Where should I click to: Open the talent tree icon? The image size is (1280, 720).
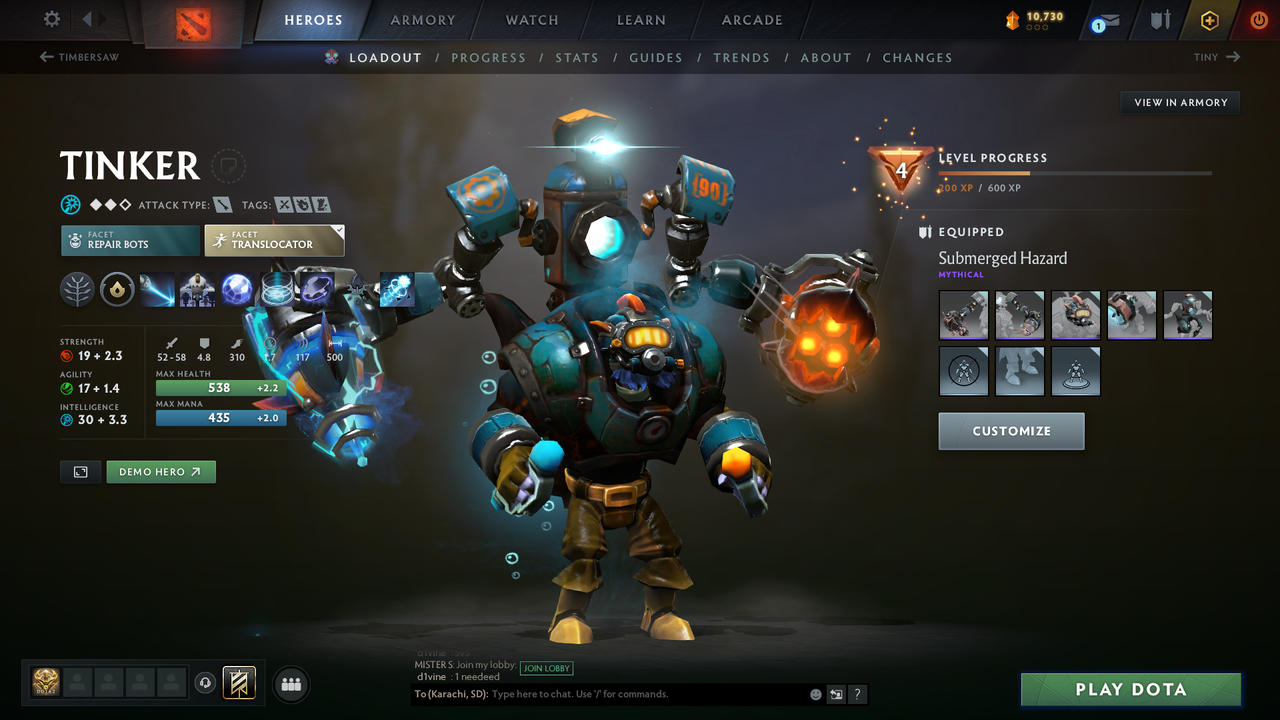pos(77,289)
